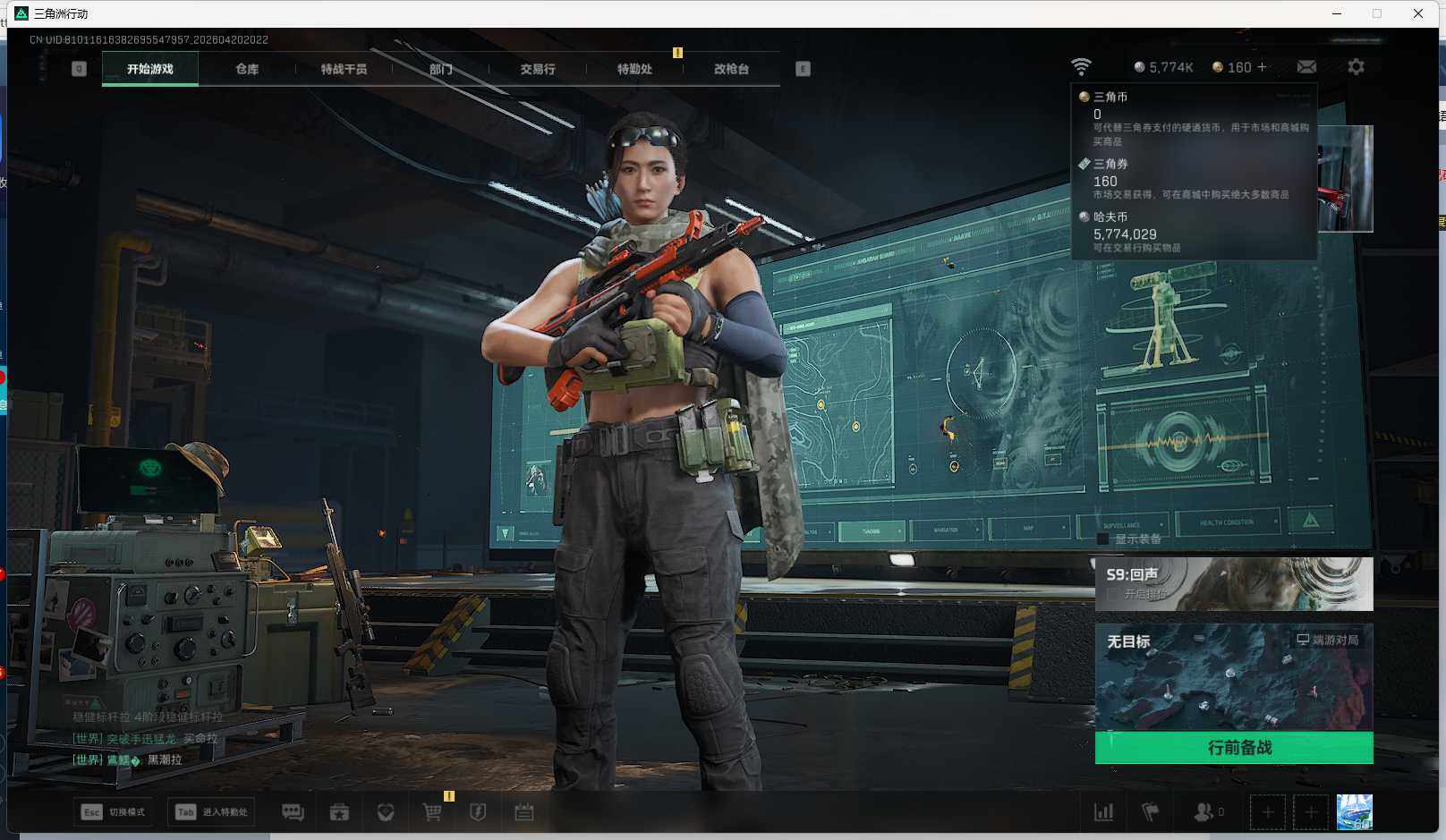Open the S9:回声 season banner
Image resolution: width=1446 pixels, height=840 pixels.
[1234, 584]
